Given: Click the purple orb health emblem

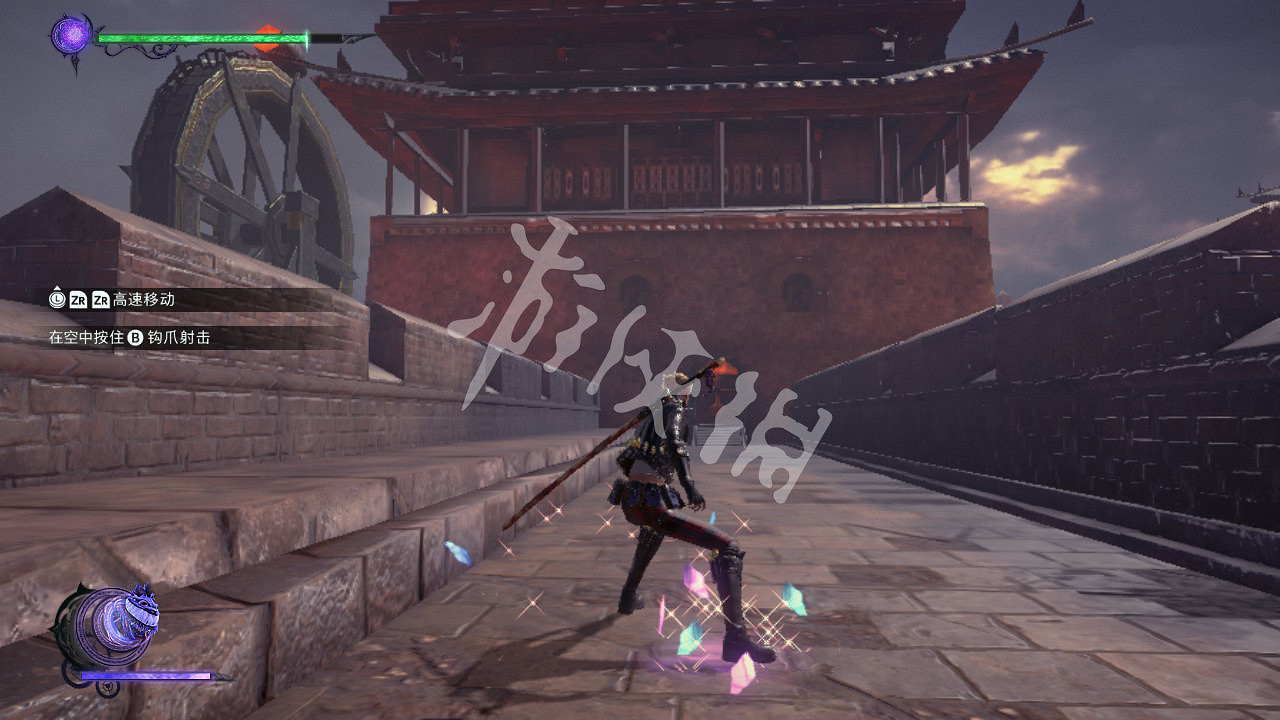Looking at the screenshot, I should click(x=72, y=34).
